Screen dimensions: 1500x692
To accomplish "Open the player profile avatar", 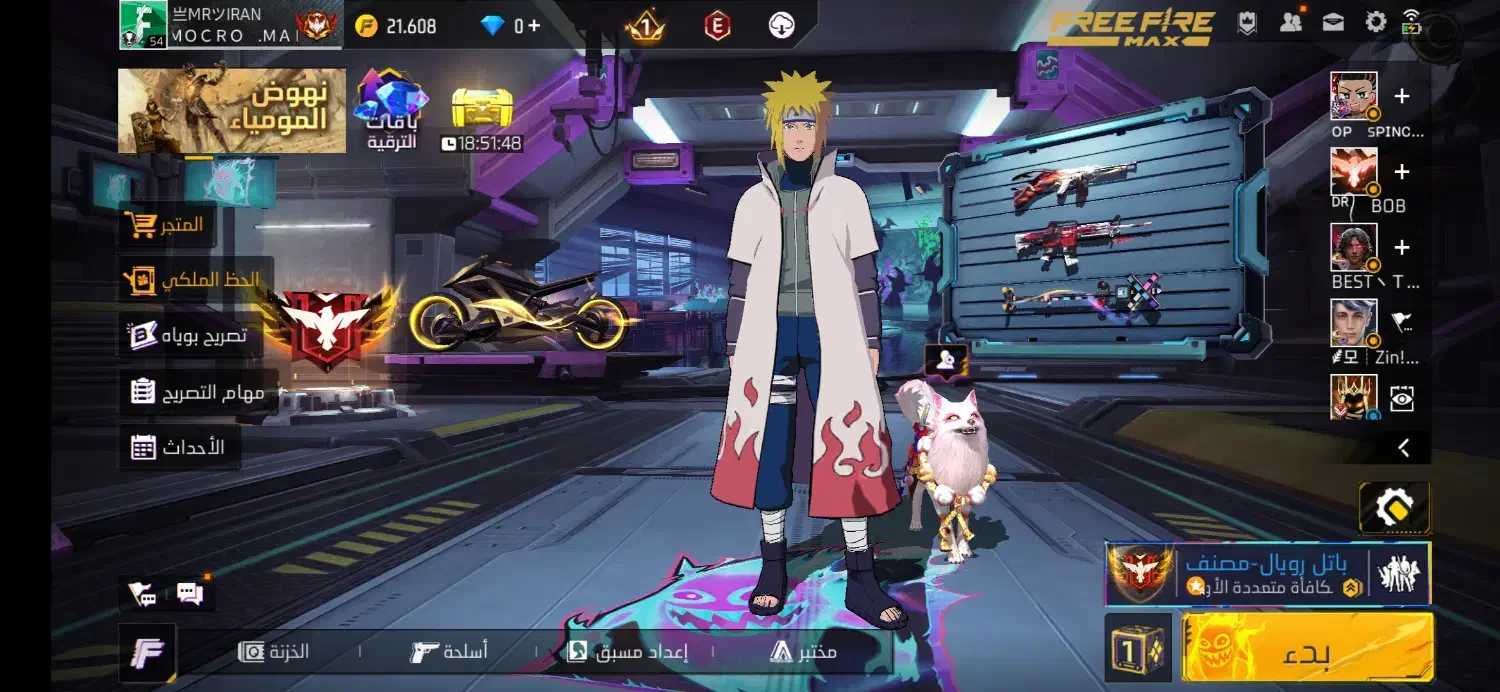I will (143, 24).
